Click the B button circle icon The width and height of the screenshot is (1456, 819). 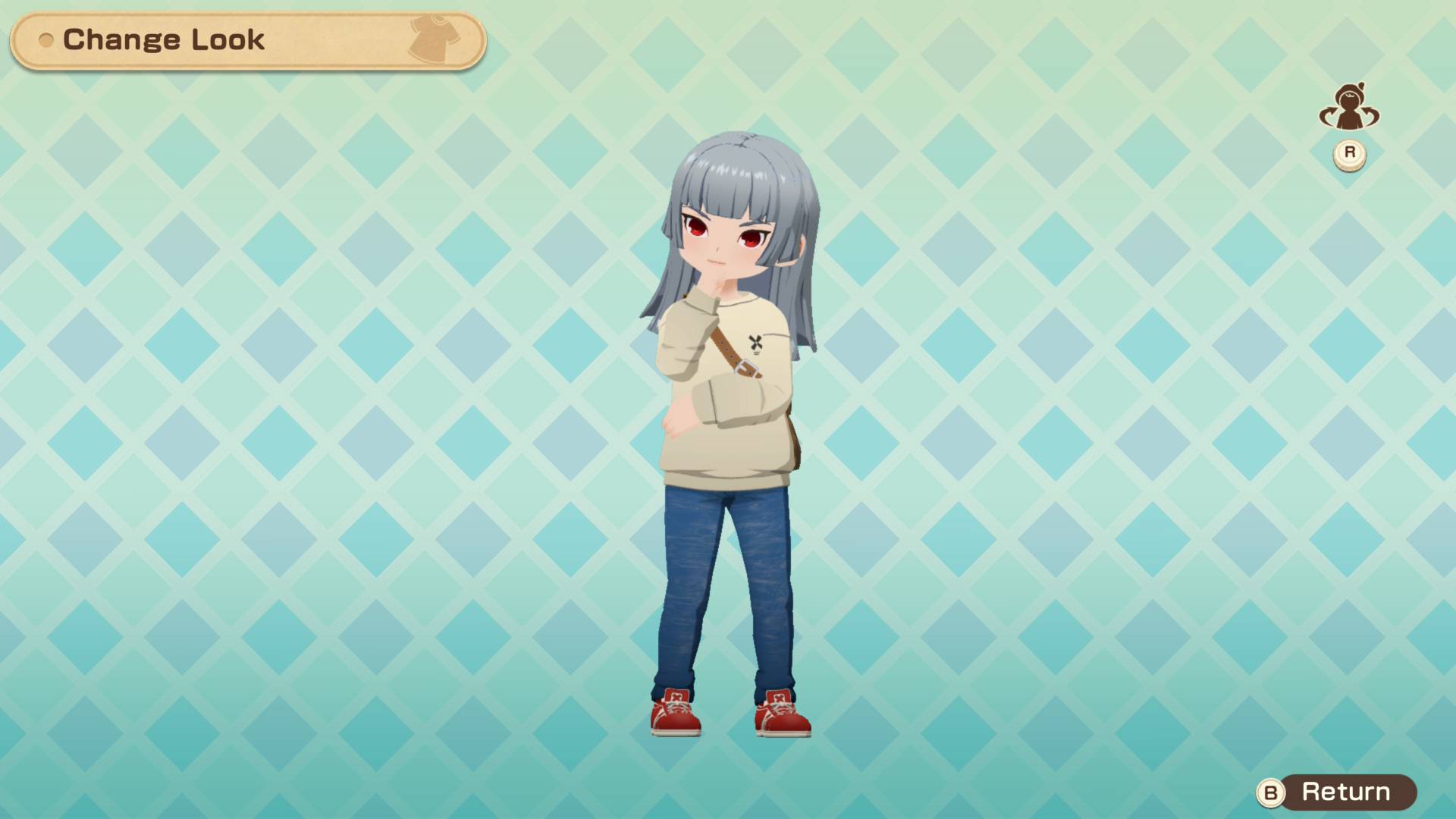pyautogui.click(x=1272, y=793)
